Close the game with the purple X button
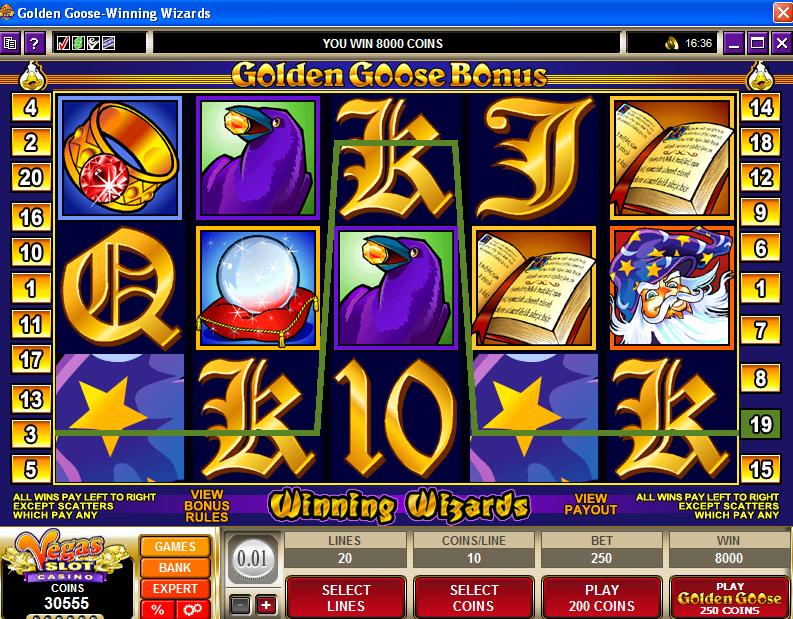Viewport: 793px width, 619px height. coord(779,43)
